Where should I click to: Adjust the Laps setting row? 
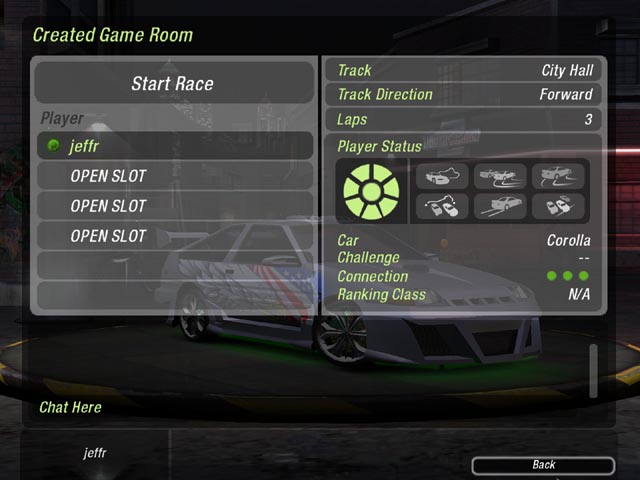click(465, 120)
